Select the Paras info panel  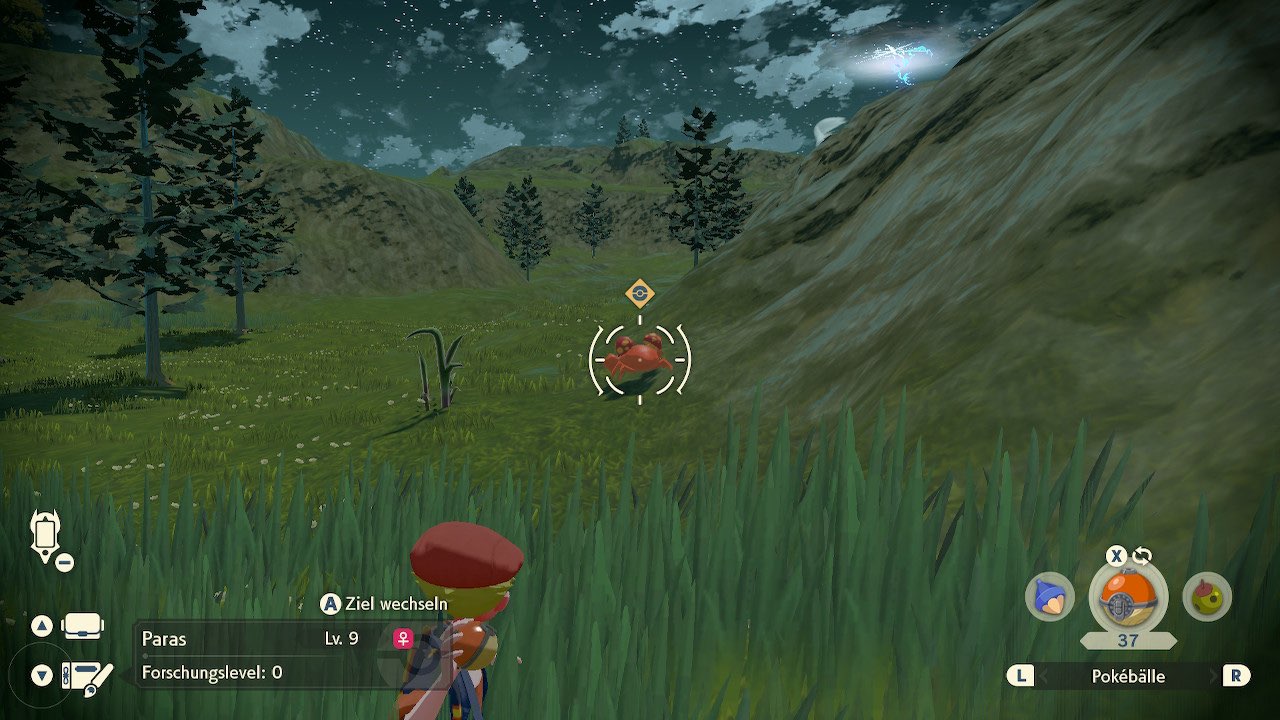270,655
